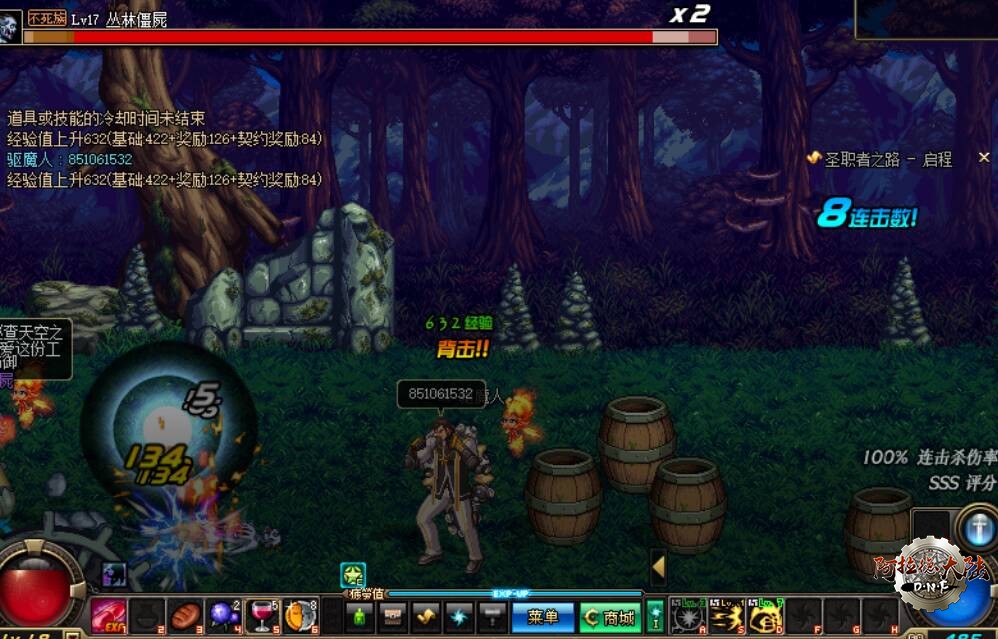Screen dimensions: 998x639
Task: Drink the red wine glass in slot 5
Action: click(261, 615)
